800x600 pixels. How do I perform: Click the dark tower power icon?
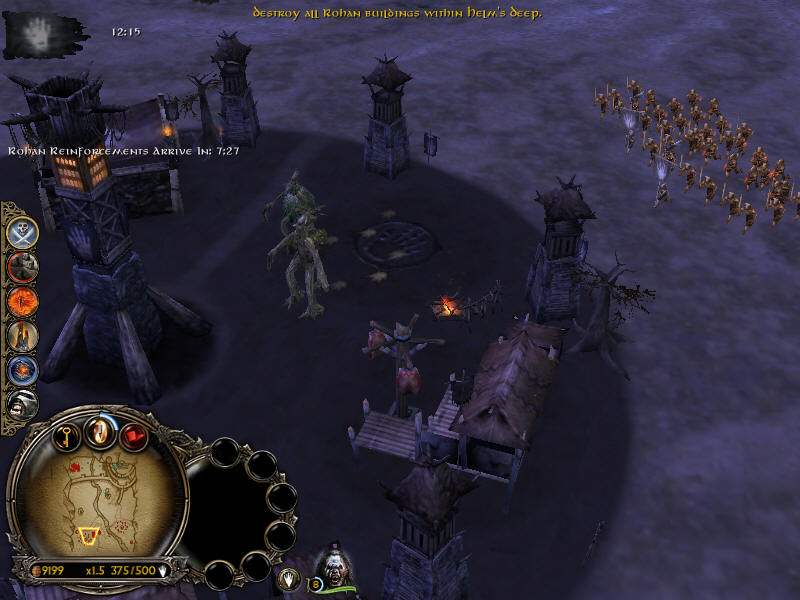(23, 335)
